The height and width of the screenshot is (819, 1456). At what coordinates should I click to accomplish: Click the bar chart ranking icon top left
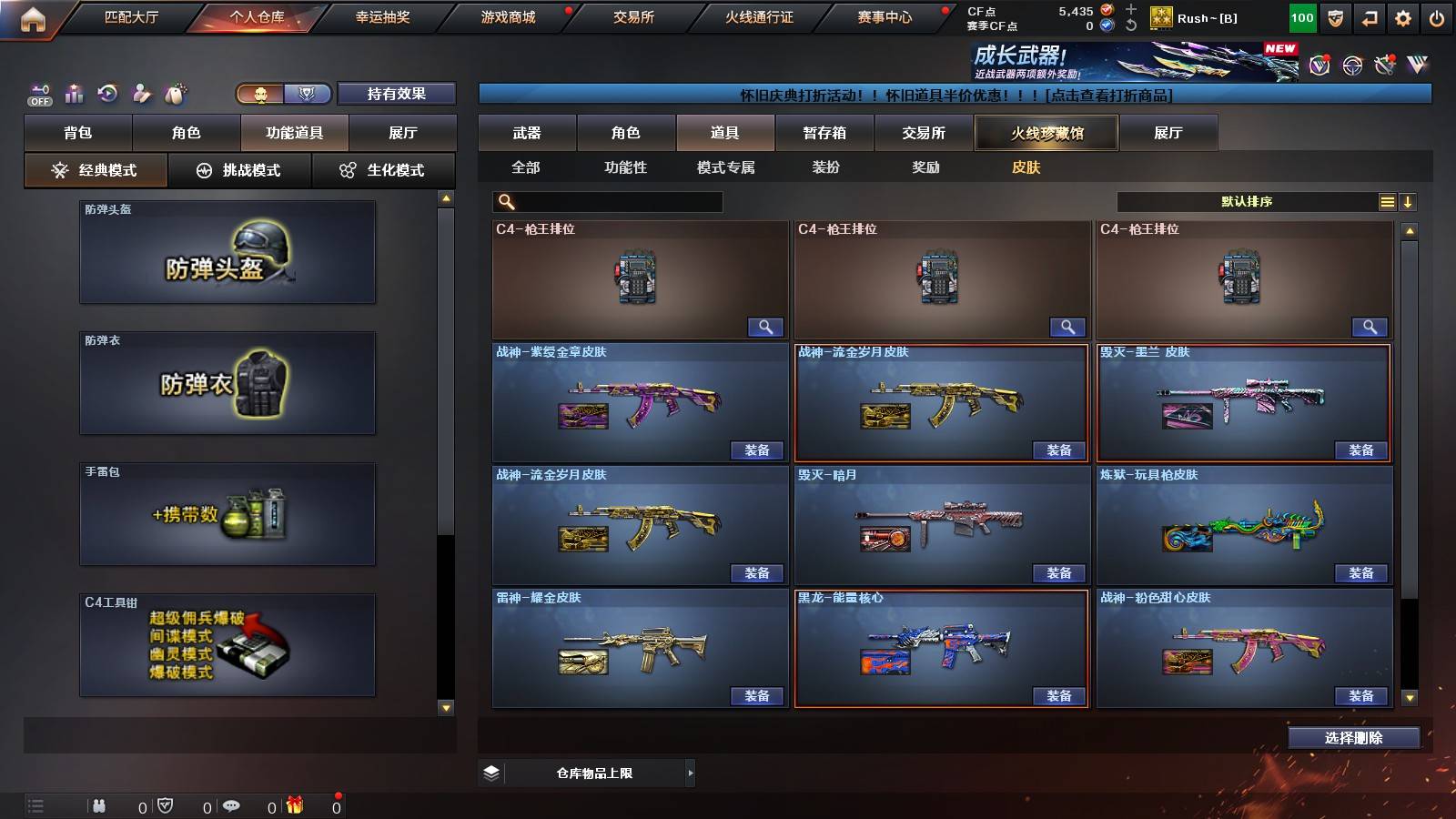[73, 93]
